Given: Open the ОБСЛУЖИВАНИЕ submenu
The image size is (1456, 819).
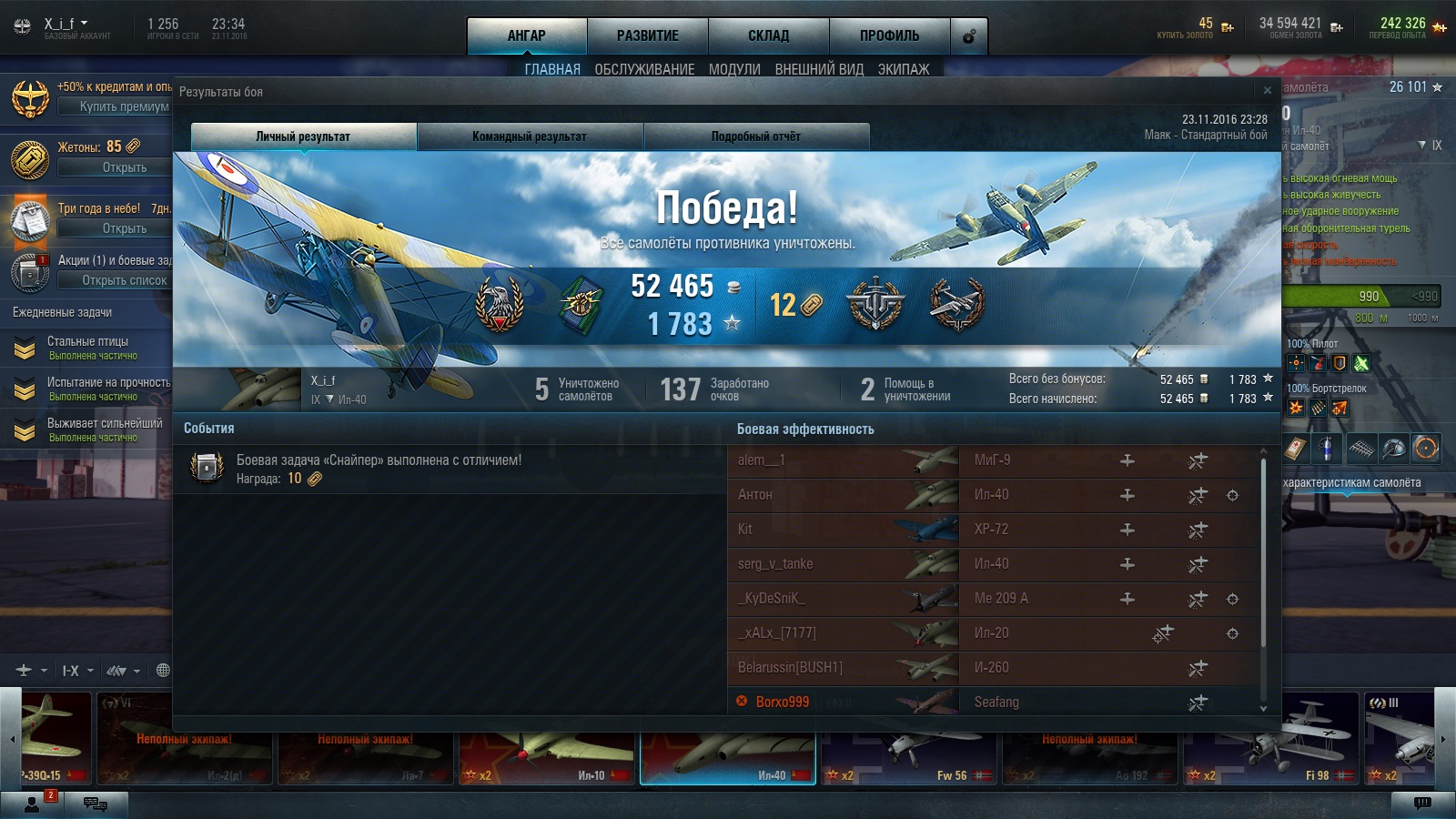Looking at the screenshot, I should point(644,69).
